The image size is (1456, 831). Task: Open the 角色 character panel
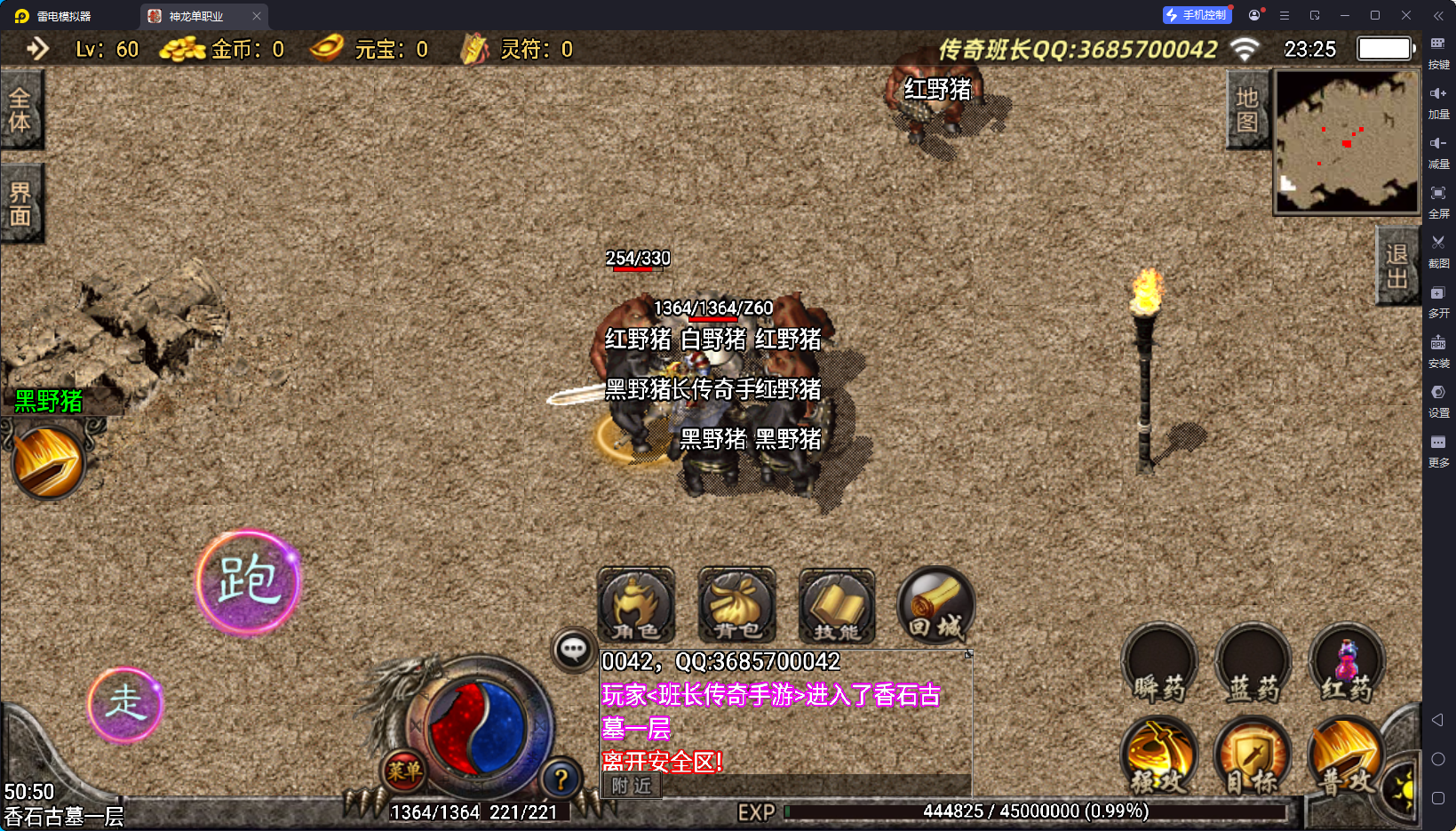point(636,605)
